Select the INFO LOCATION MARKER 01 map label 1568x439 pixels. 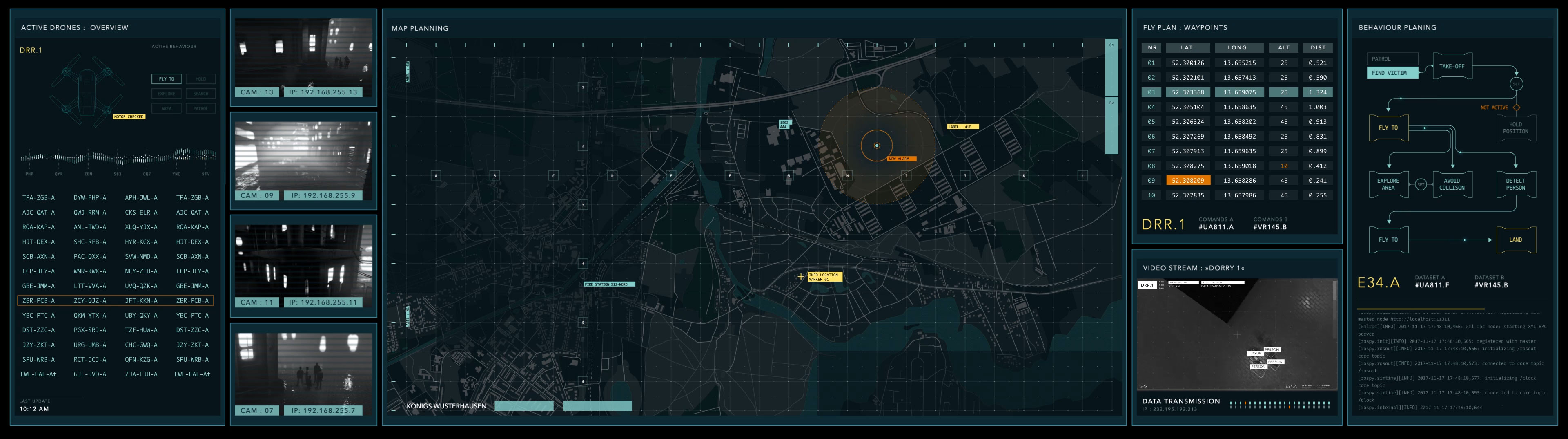824,277
